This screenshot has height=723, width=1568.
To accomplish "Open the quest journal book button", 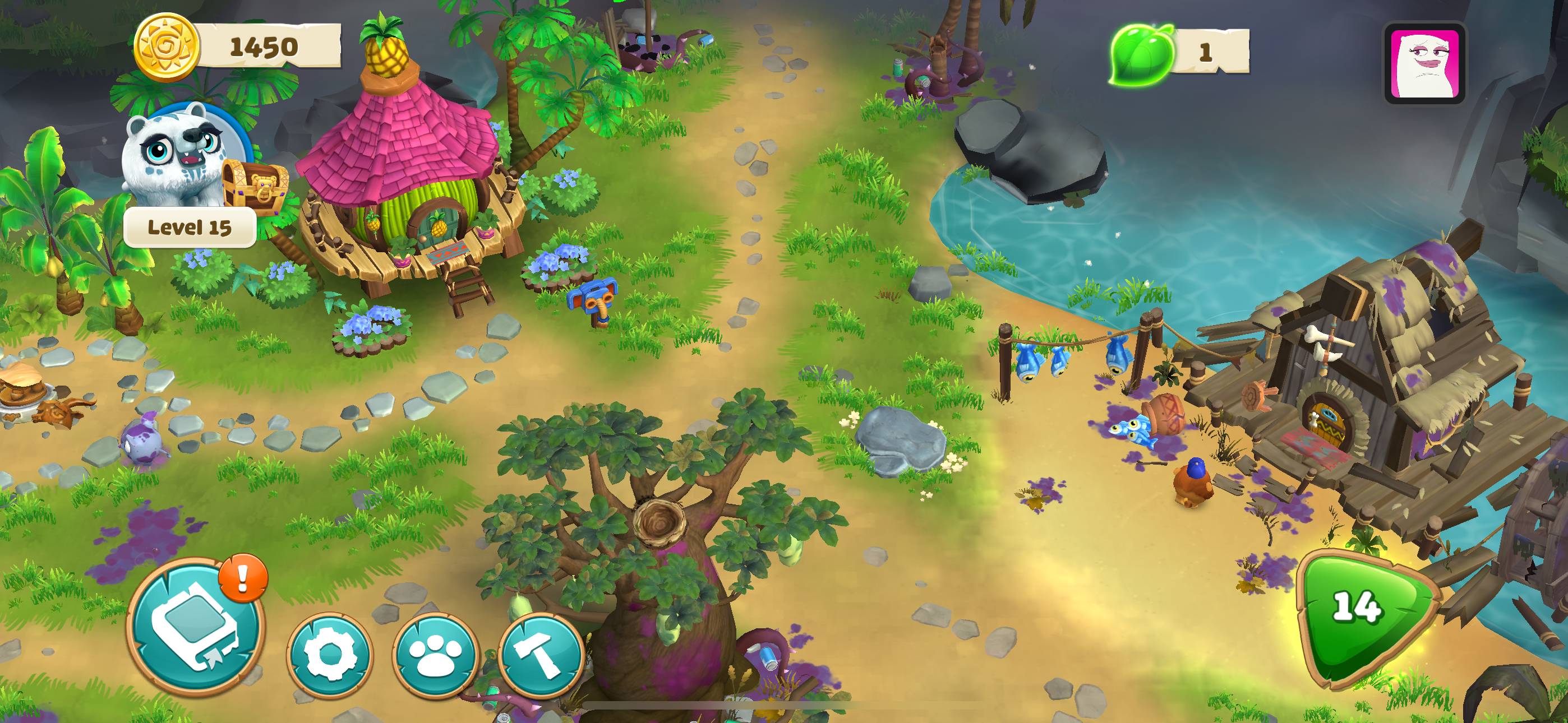I will (x=195, y=627).
